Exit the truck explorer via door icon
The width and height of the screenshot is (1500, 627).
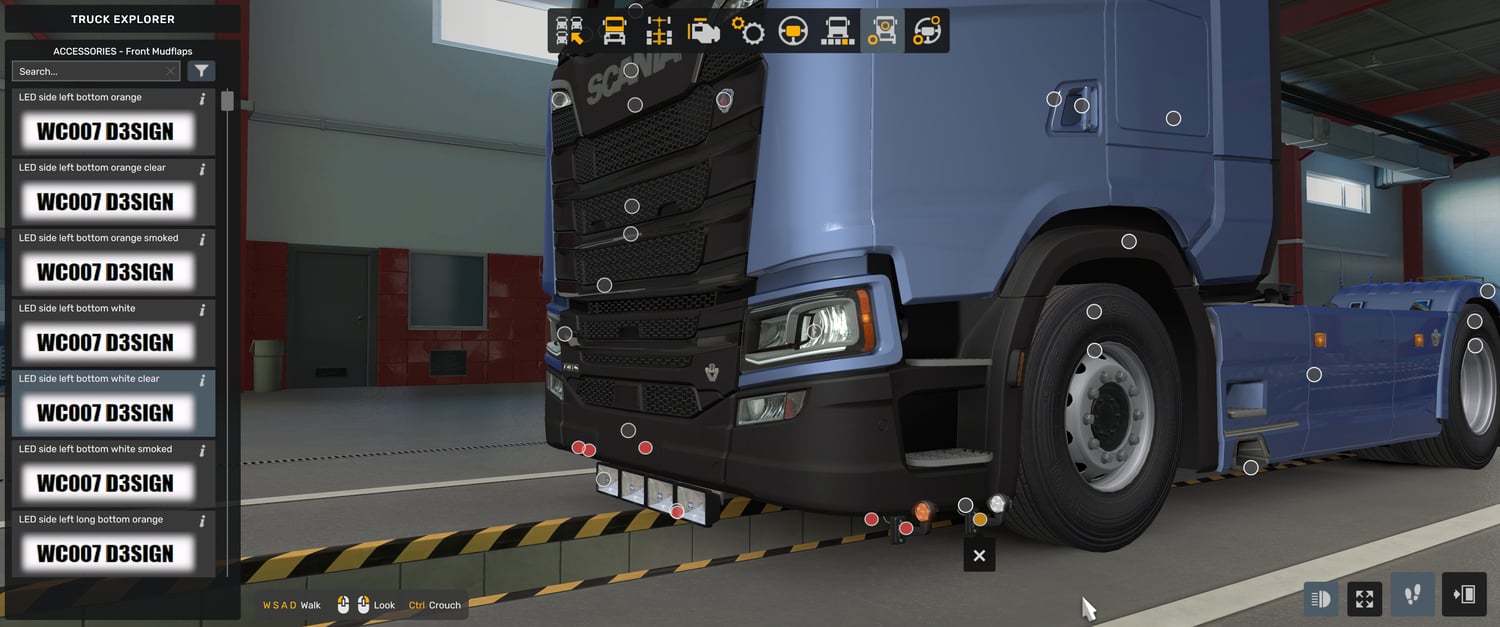pyautogui.click(x=1464, y=596)
